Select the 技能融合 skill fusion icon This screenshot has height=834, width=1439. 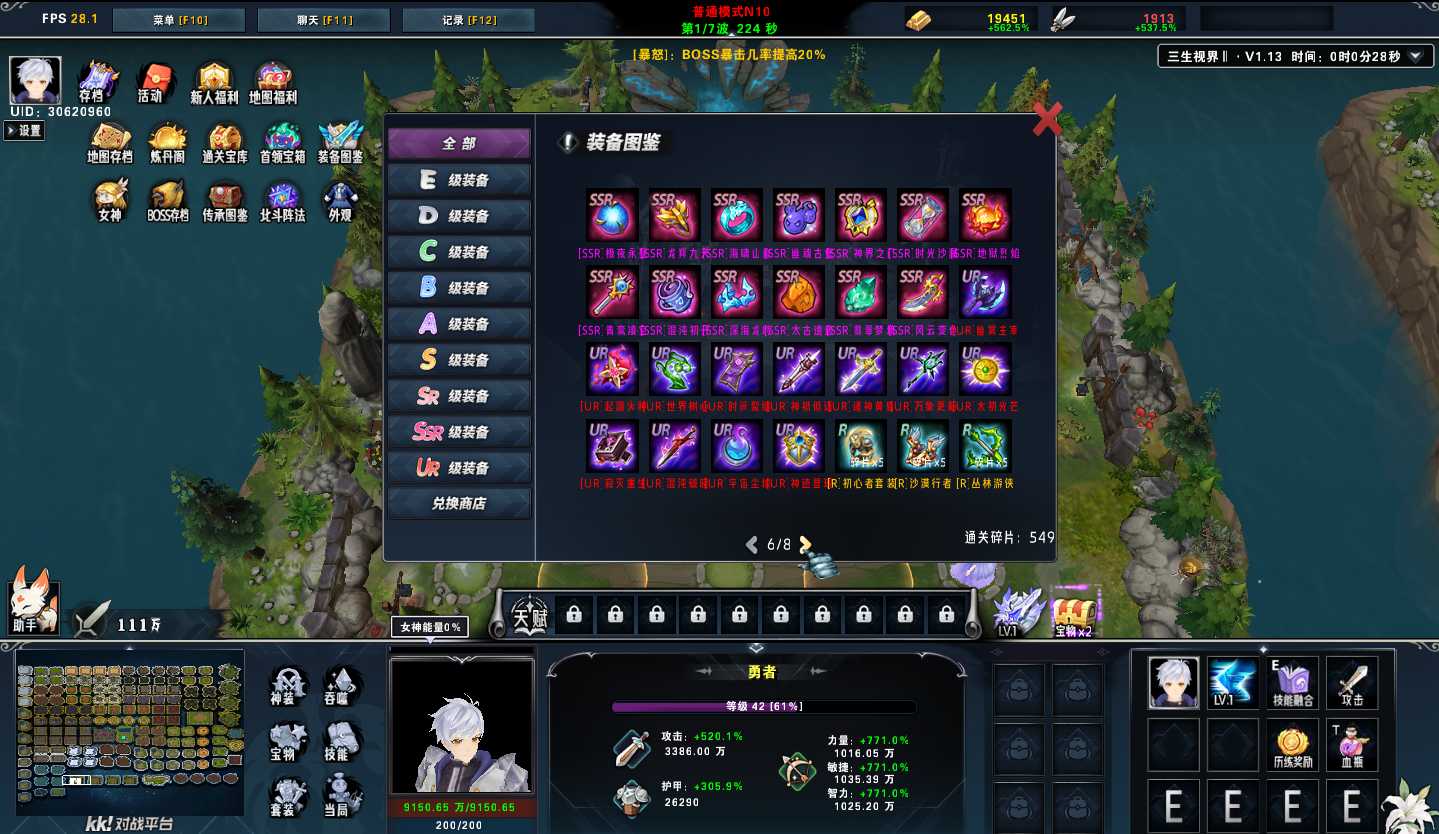click(1293, 682)
